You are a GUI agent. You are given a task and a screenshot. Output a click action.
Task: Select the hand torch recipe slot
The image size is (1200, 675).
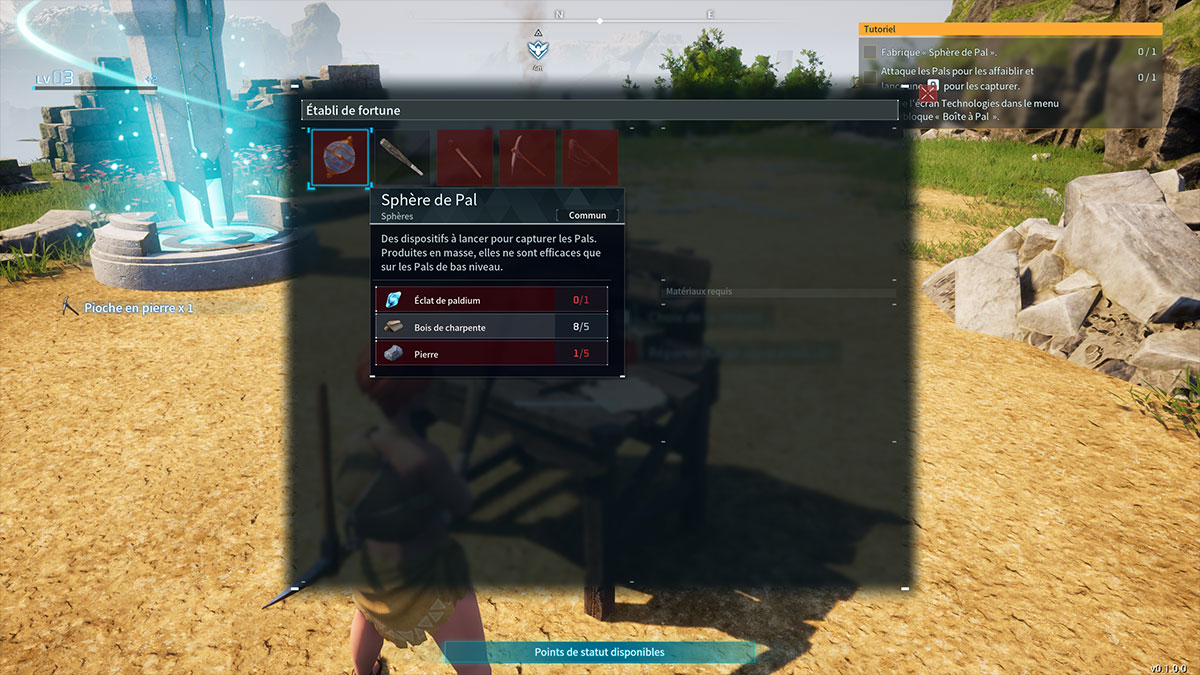point(465,158)
